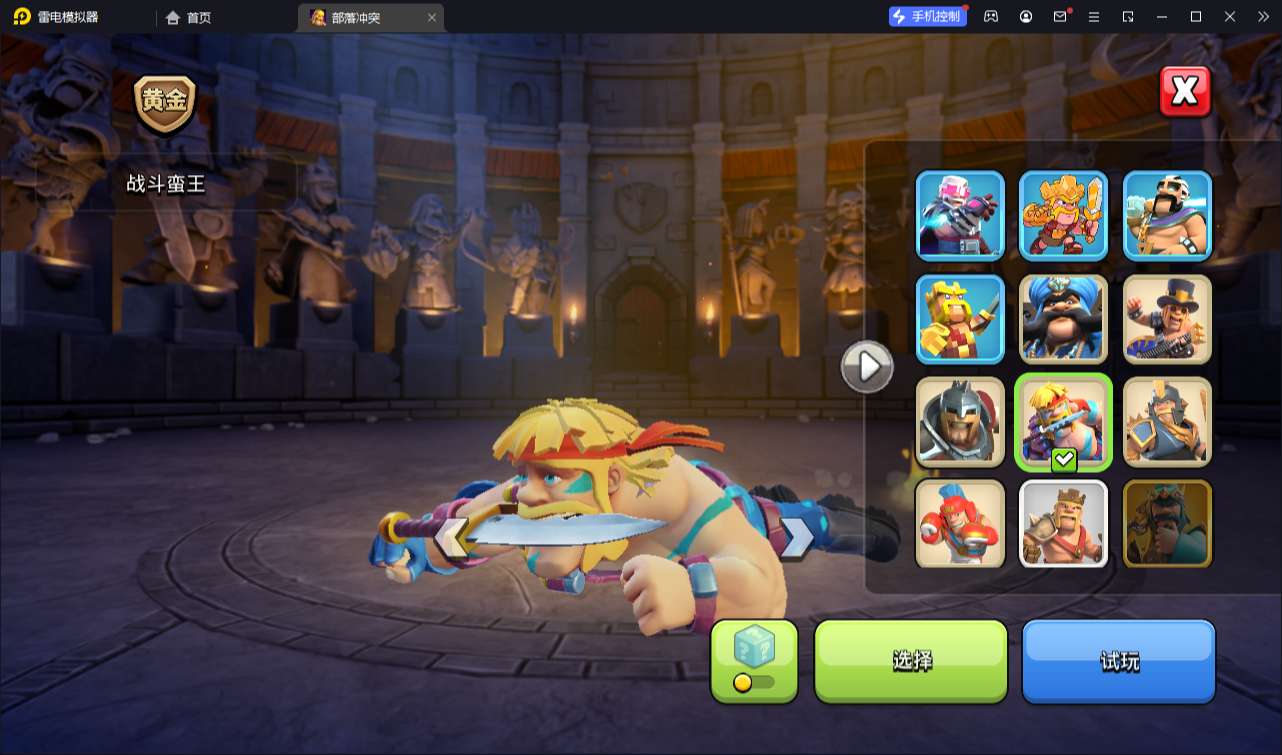
Task: Show the previous skin with left chevron
Action: pos(452,537)
